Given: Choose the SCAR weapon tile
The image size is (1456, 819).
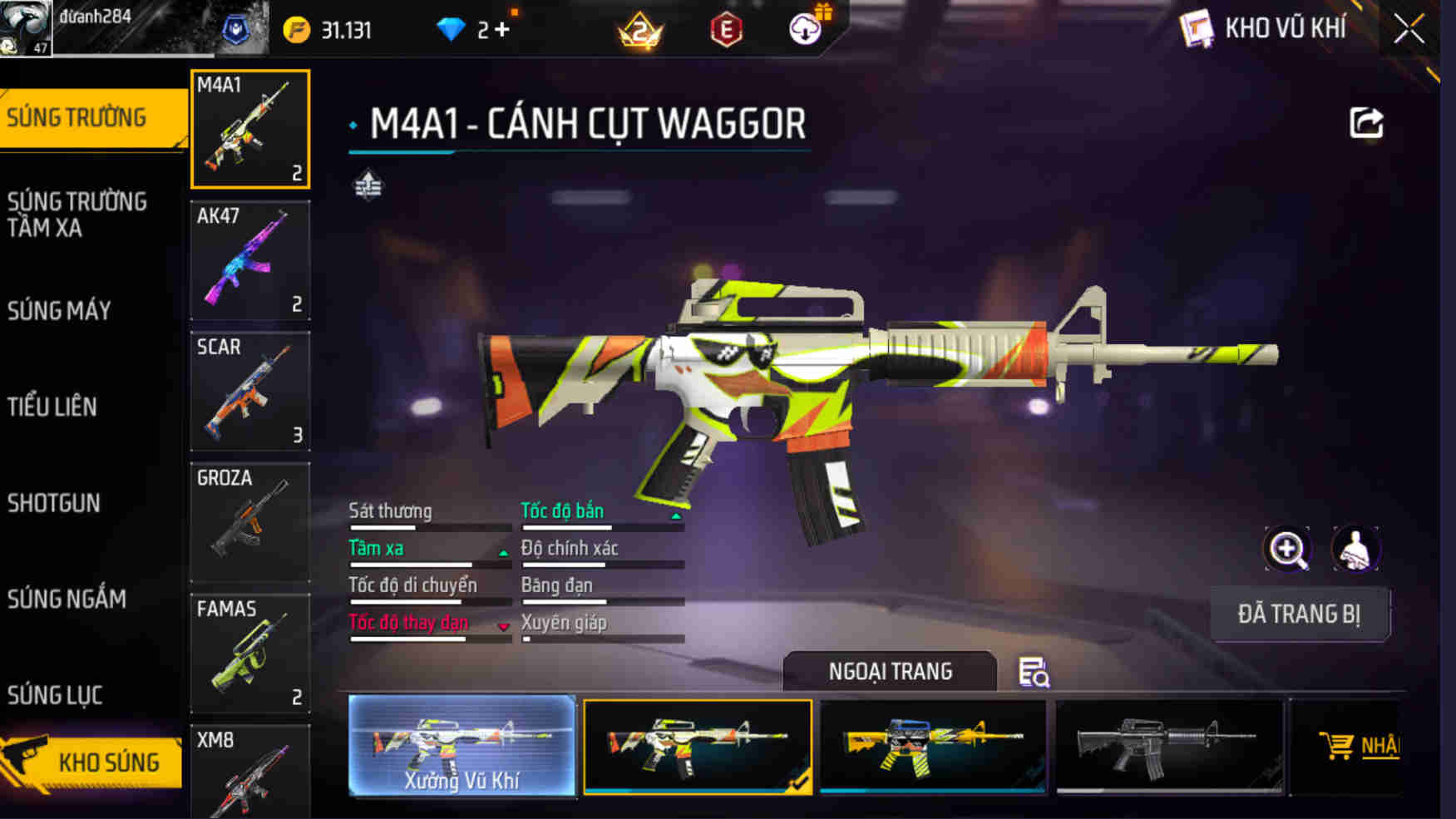Looking at the screenshot, I should (x=250, y=391).
